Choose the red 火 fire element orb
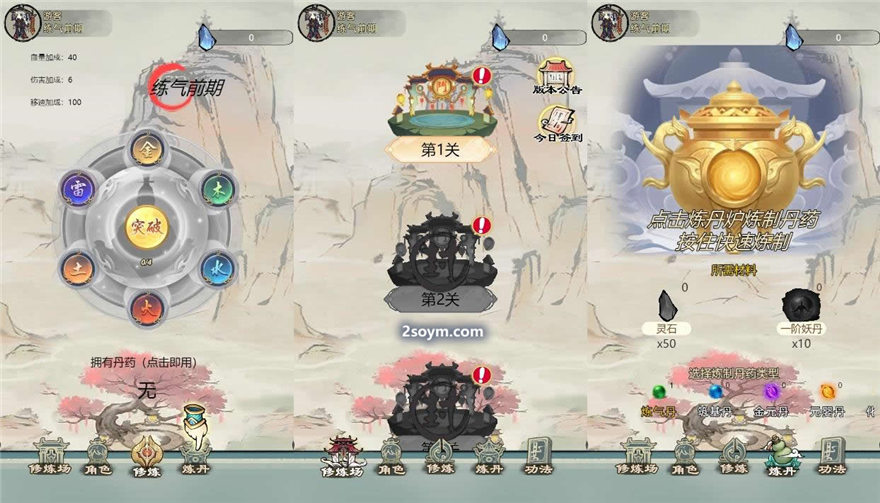This screenshot has height=503, width=880. [x=146, y=307]
